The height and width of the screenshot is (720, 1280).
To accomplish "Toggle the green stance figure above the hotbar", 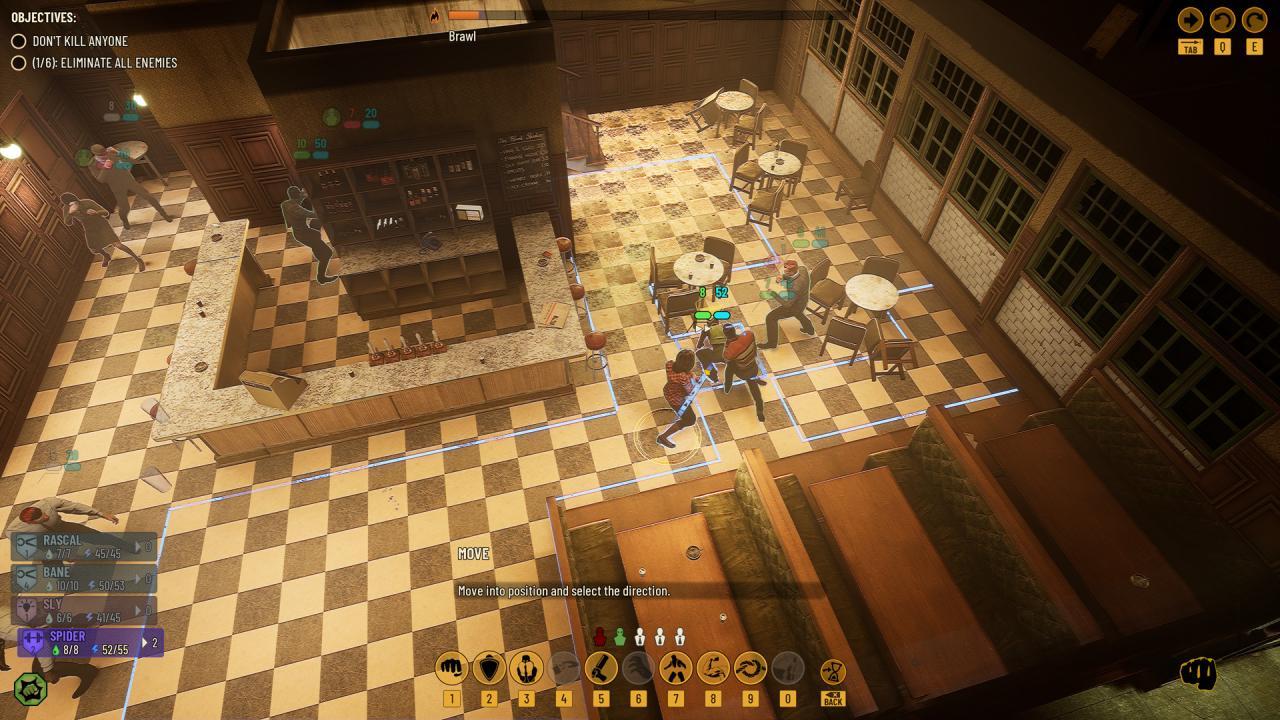I will coord(618,635).
